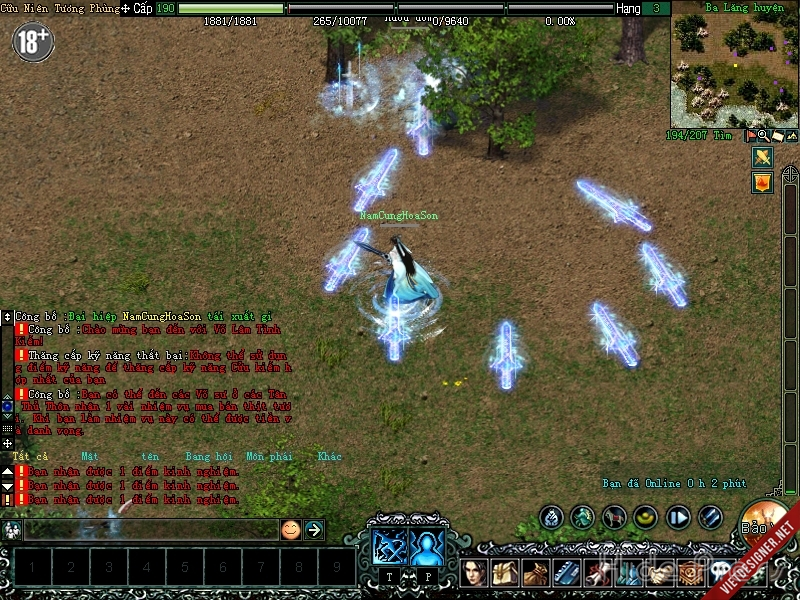Screen dimensions: 800x600
Task: Open the magnifying glass map search
Action: tap(762, 135)
